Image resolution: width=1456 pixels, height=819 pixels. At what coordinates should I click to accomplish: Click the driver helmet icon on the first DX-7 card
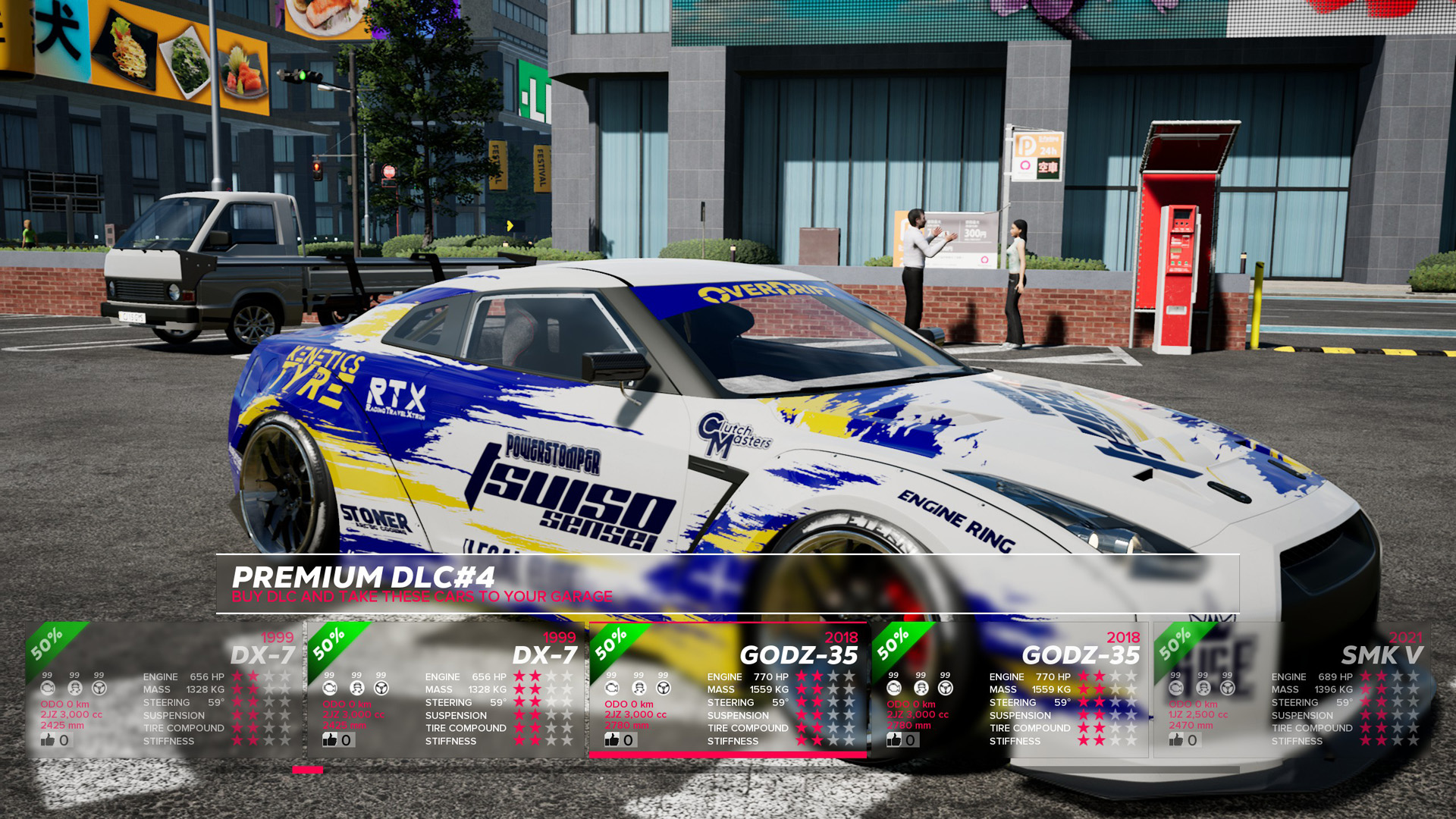click(74, 688)
